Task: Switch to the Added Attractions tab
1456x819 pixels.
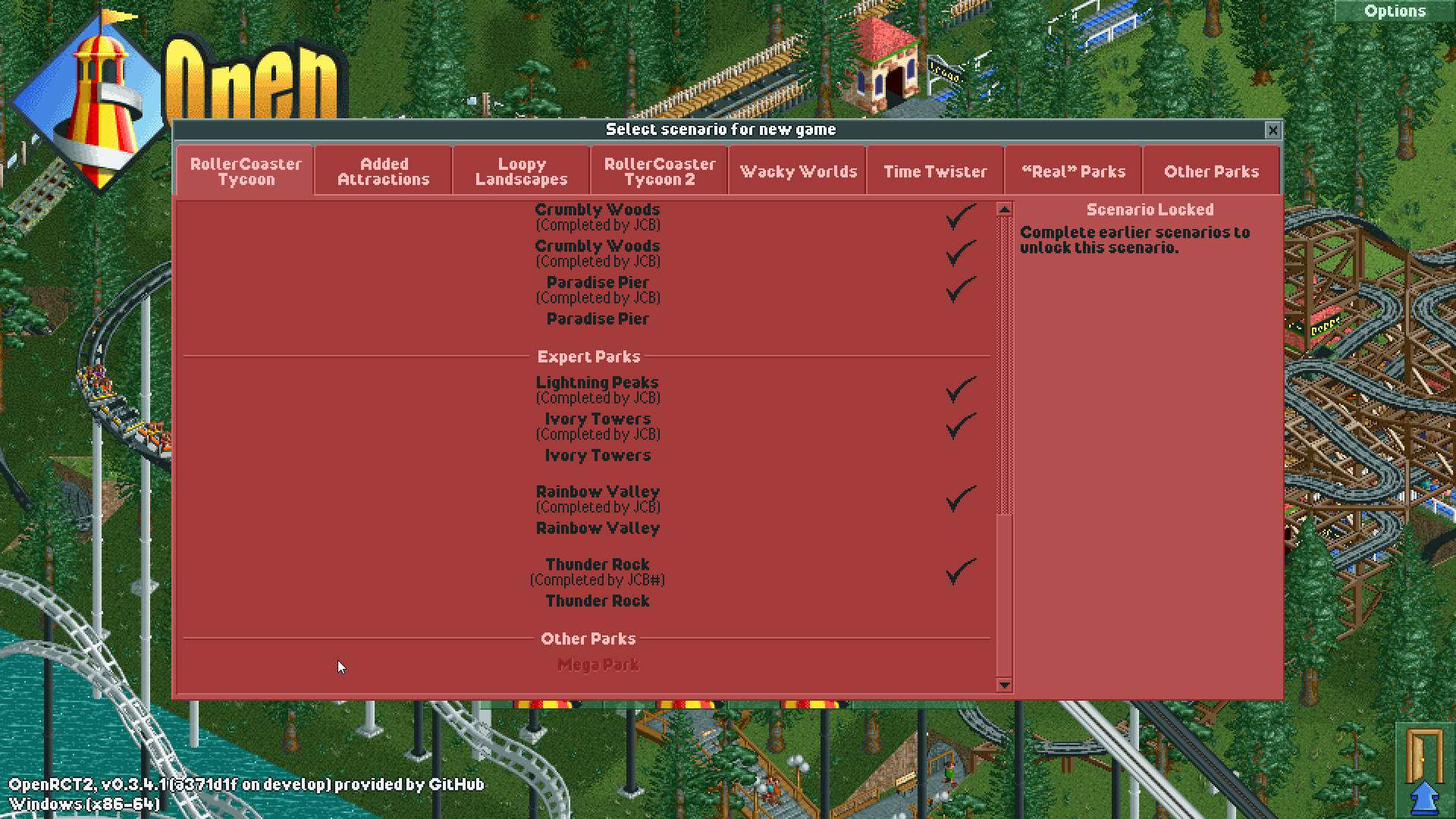Action: tap(383, 170)
